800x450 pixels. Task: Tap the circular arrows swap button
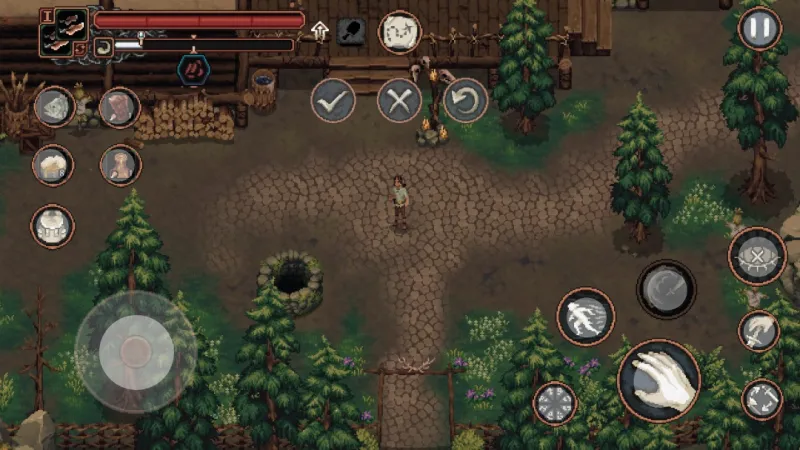pyautogui.click(x=762, y=399)
